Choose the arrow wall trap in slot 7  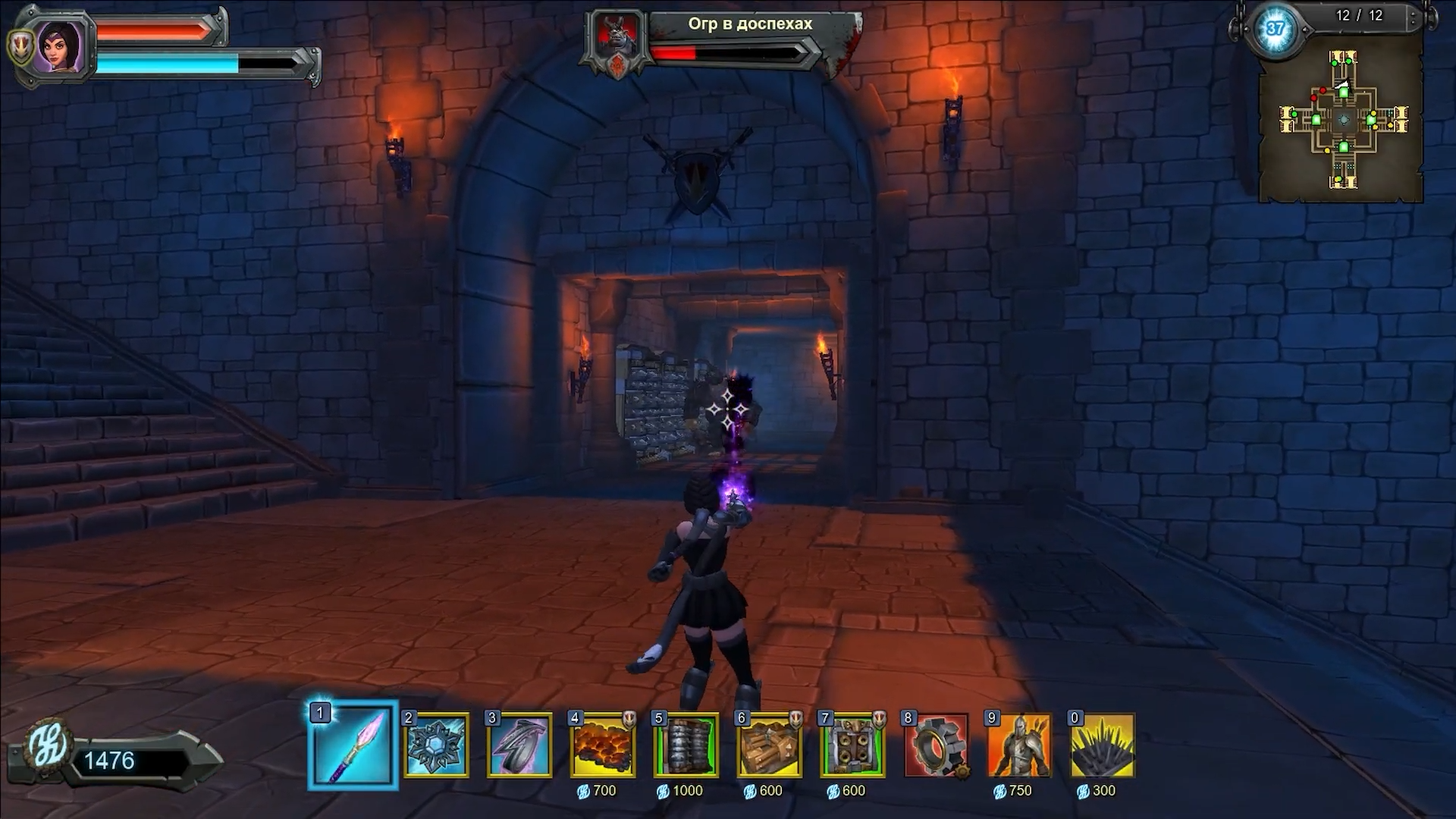[852, 745]
